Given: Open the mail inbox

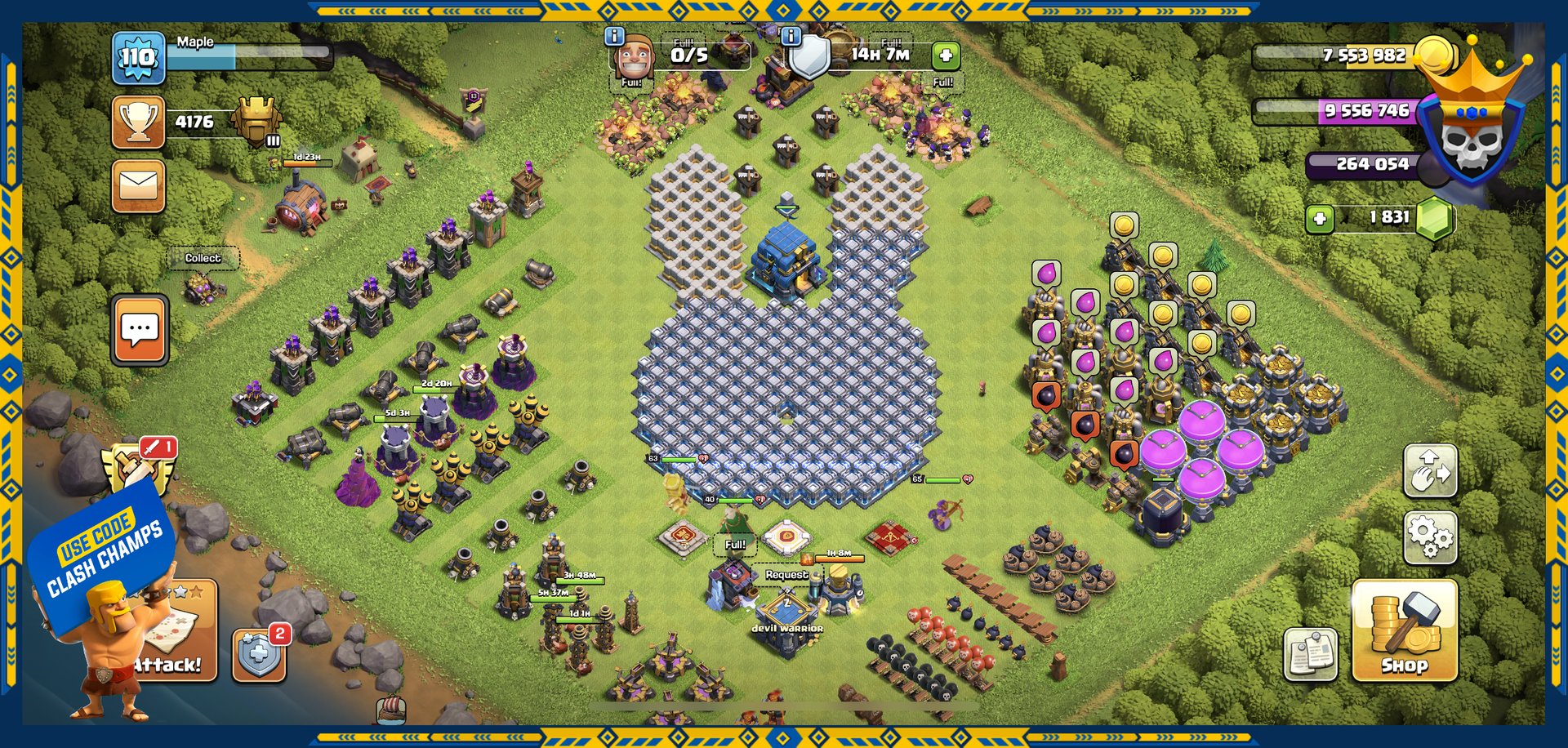Looking at the screenshot, I should click(x=138, y=186).
